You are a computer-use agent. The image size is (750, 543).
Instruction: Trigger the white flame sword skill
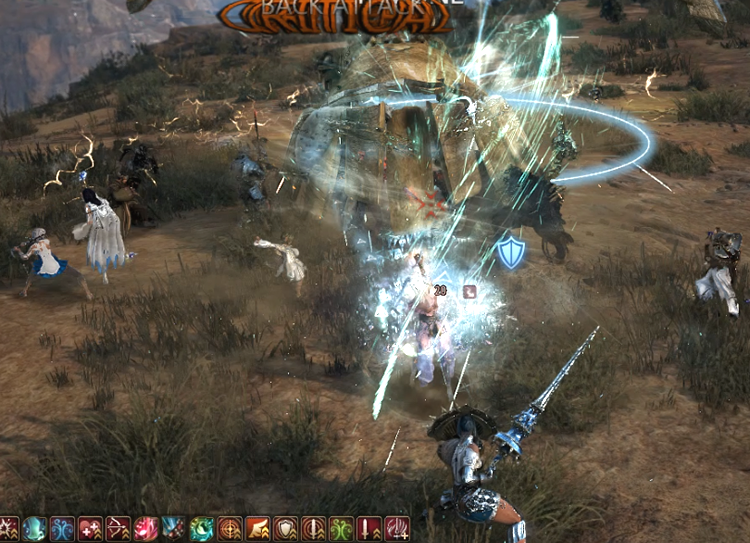point(397,529)
